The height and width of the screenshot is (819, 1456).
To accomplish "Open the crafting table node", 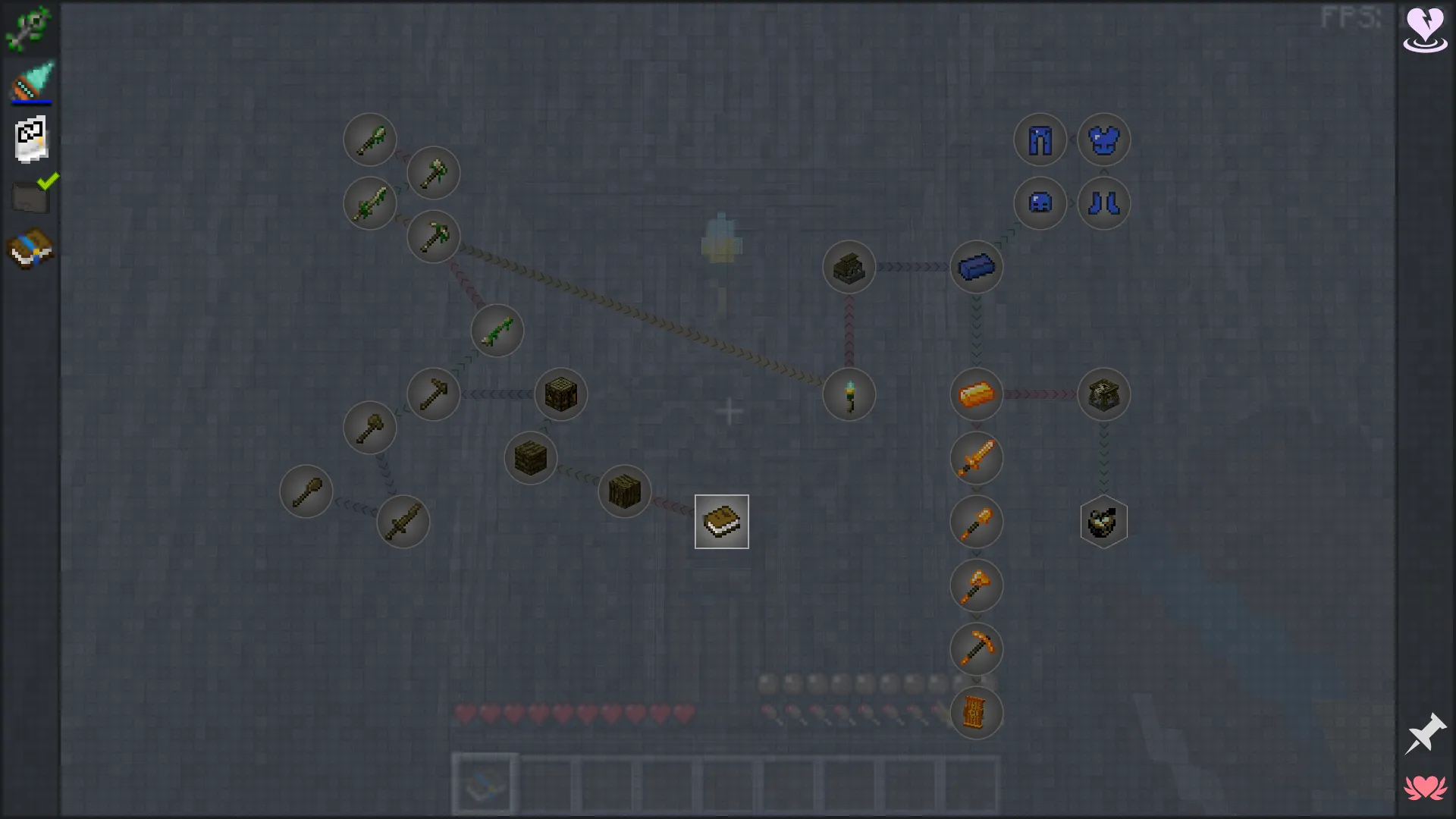I will (x=561, y=394).
